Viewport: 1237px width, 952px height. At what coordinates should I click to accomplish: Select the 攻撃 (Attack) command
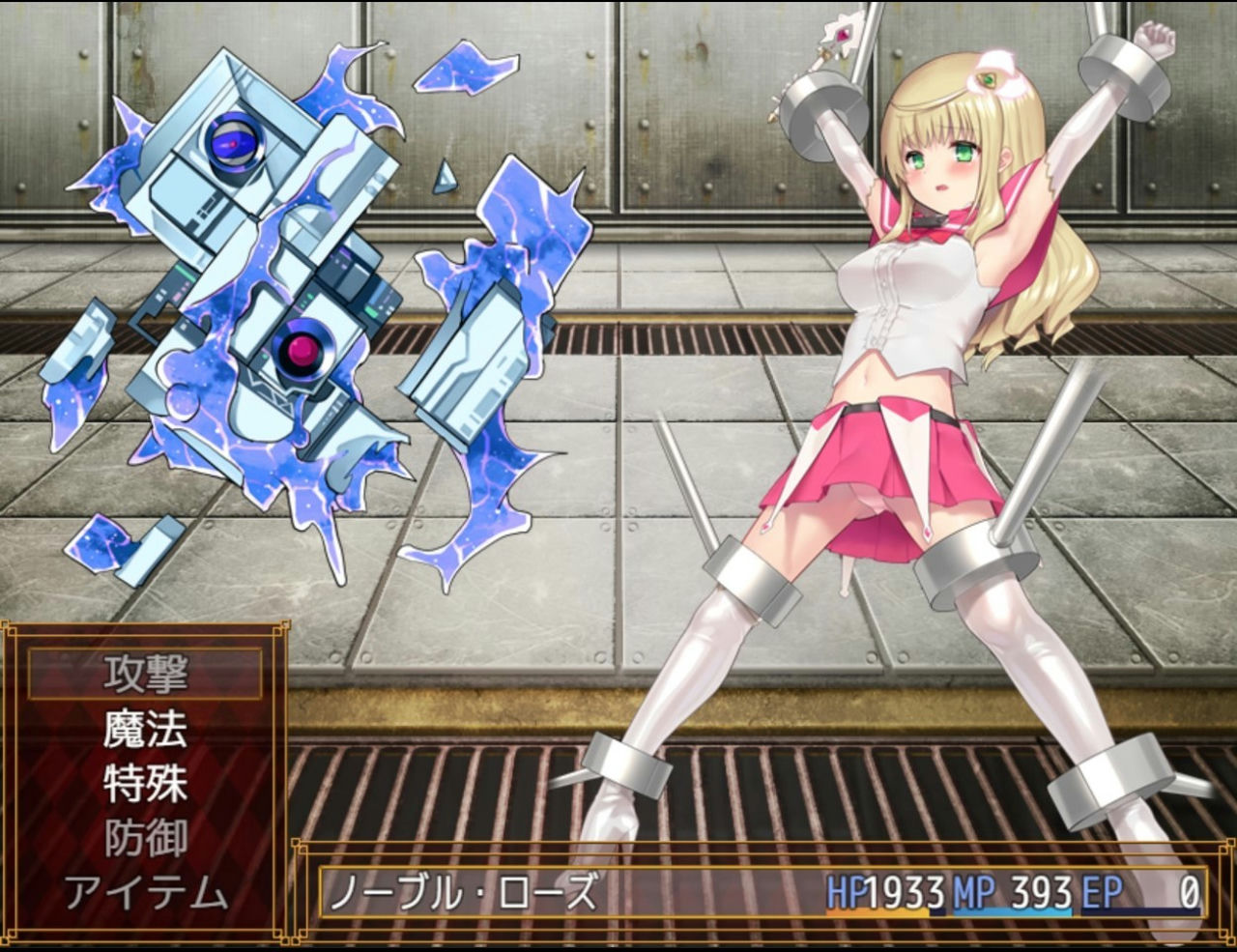tap(145, 675)
